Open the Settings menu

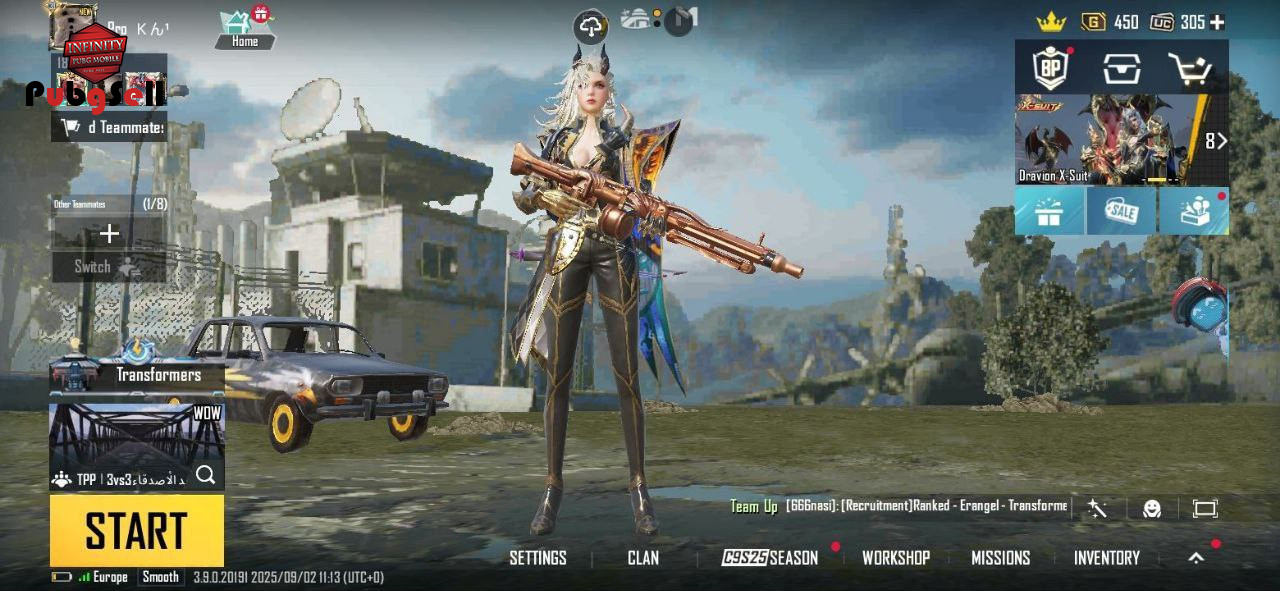click(x=538, y=558)
